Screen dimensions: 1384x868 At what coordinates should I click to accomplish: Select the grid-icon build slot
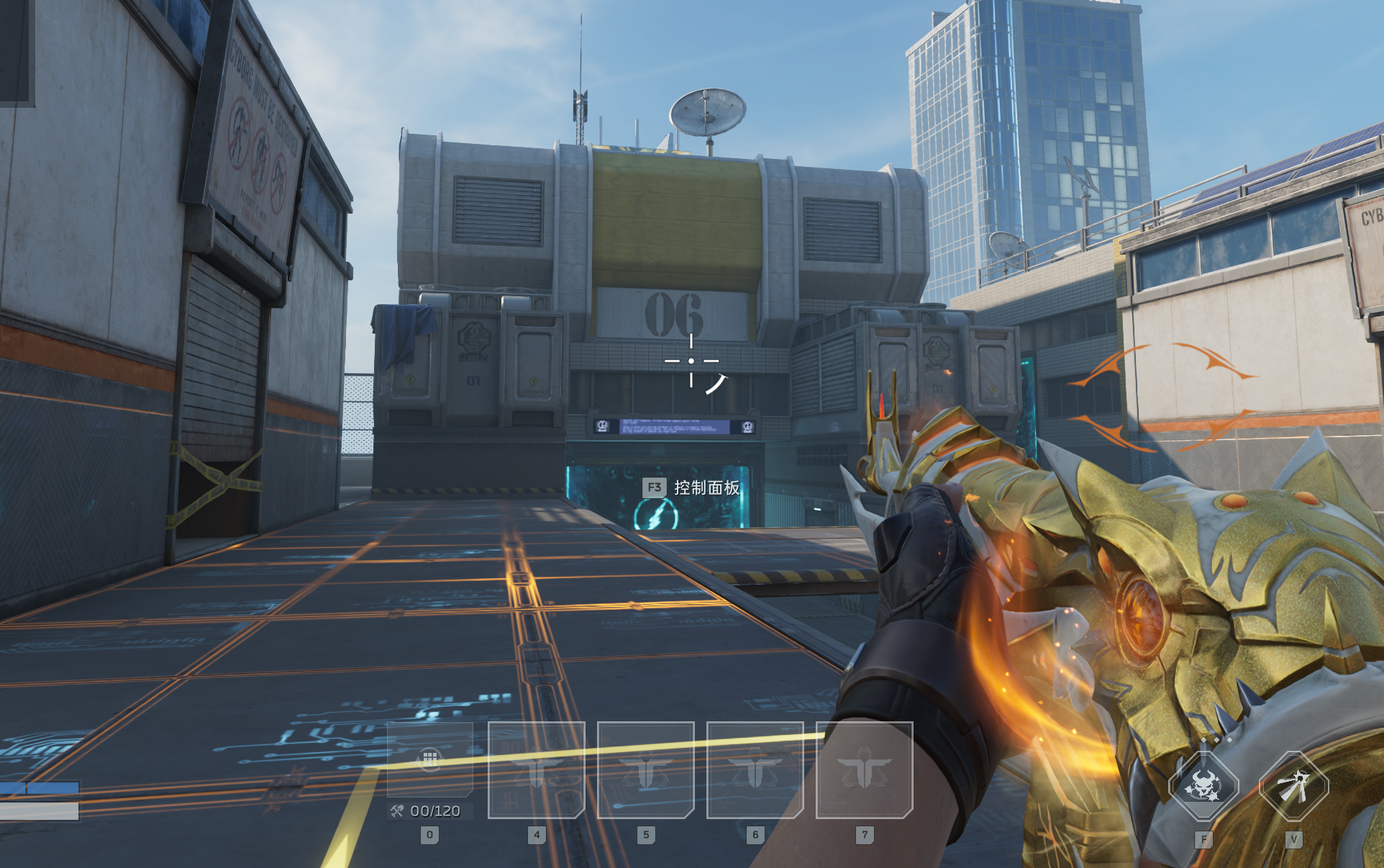tap(430, 759)
